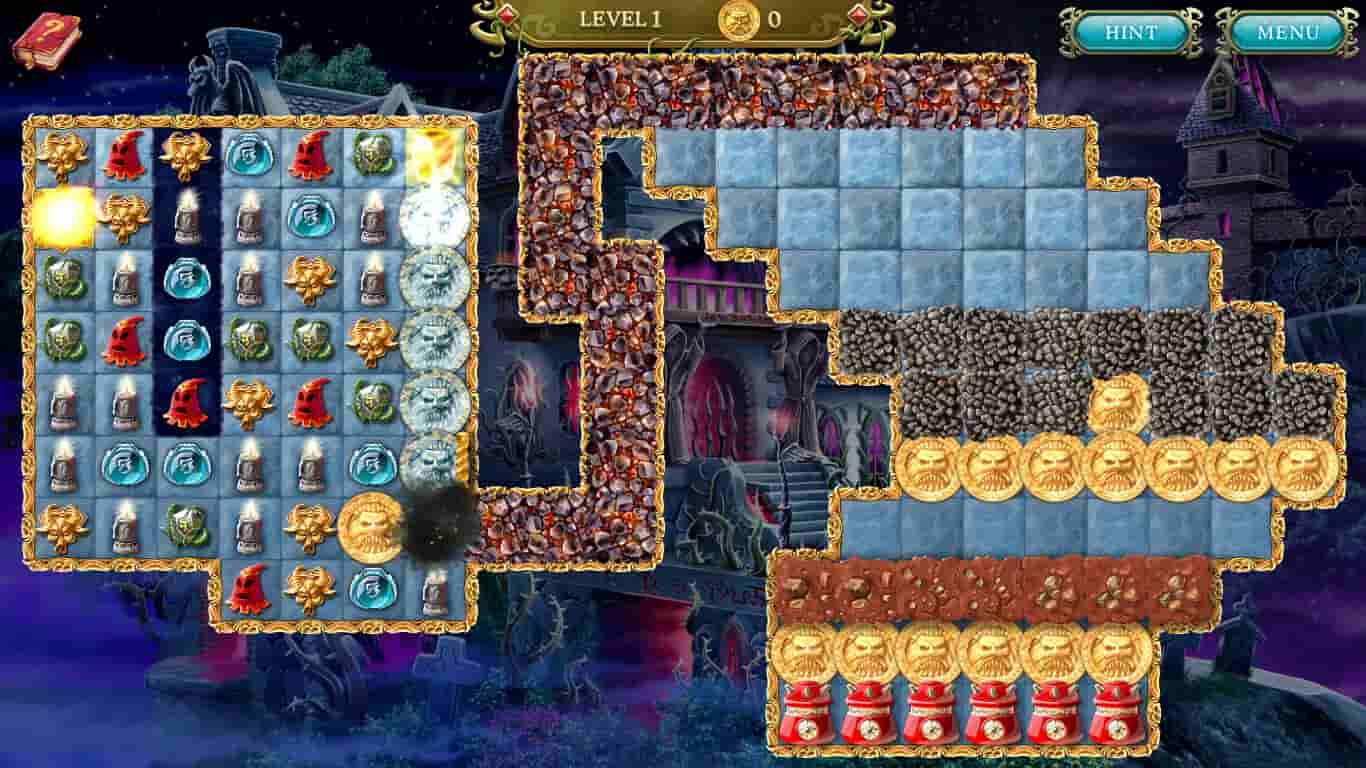Viewport: 1366px width, 768px height.
Task: Click the Hint button
Action: pos(1129,30)
